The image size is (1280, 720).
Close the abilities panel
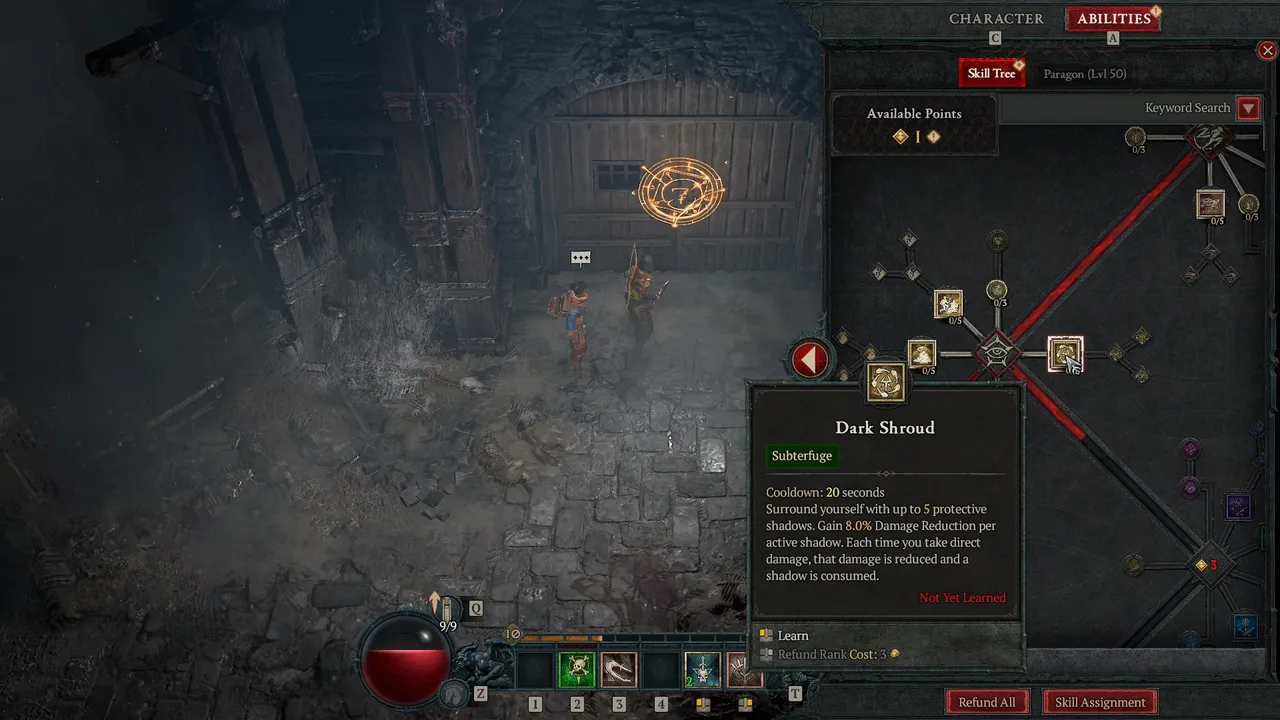1267,50
